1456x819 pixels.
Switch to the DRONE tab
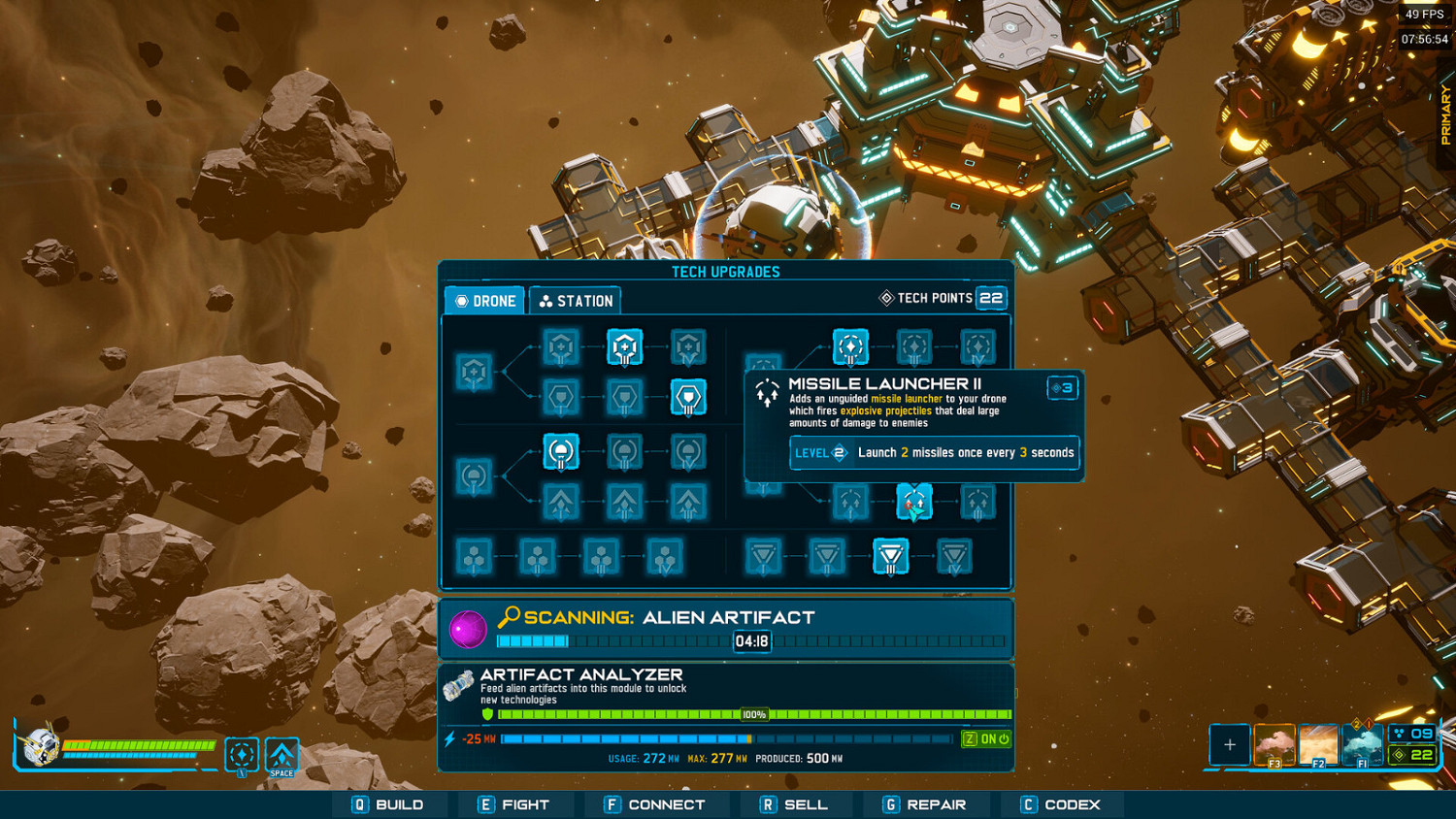coord(483,301)
